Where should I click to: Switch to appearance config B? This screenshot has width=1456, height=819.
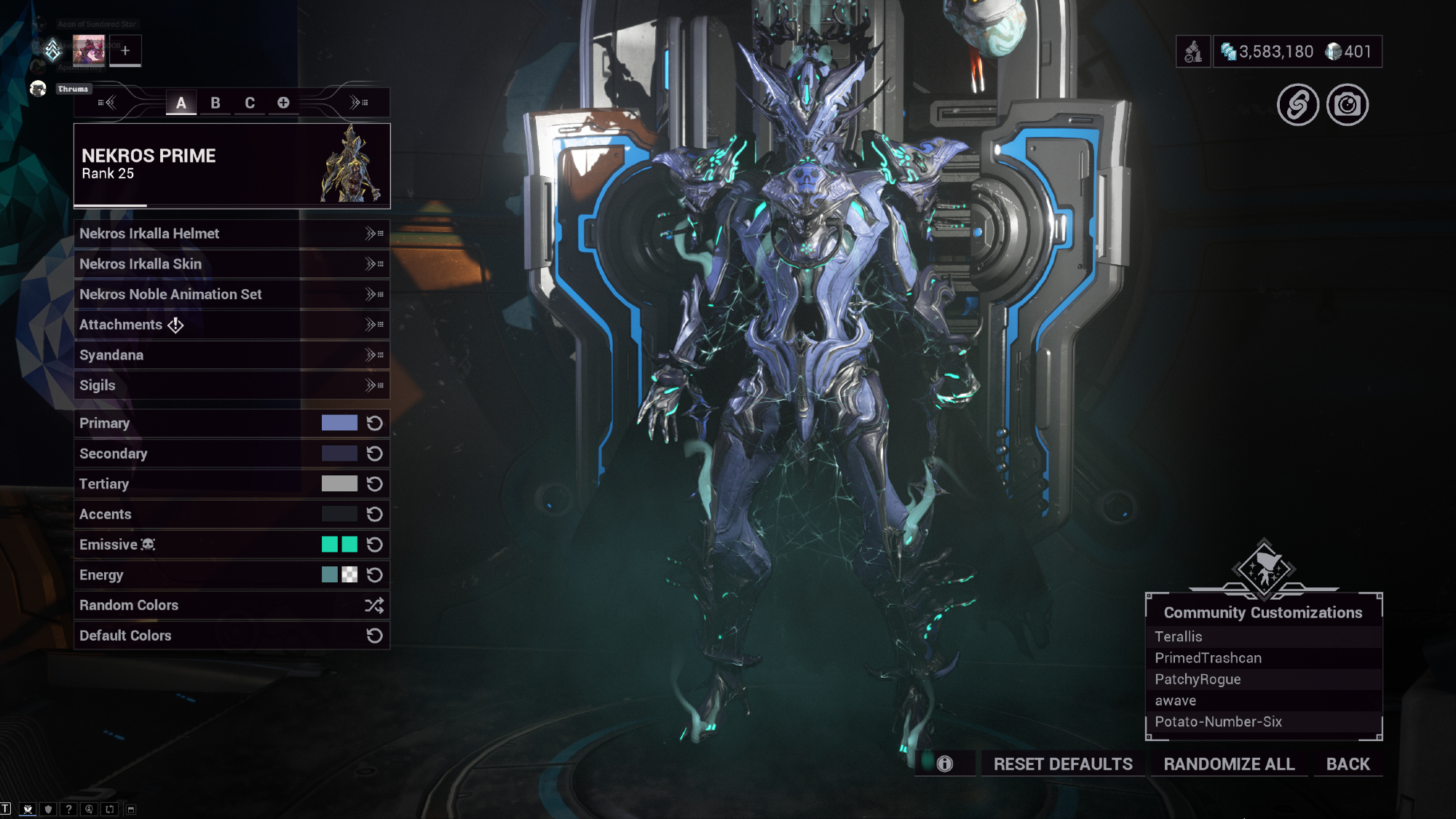215,103
